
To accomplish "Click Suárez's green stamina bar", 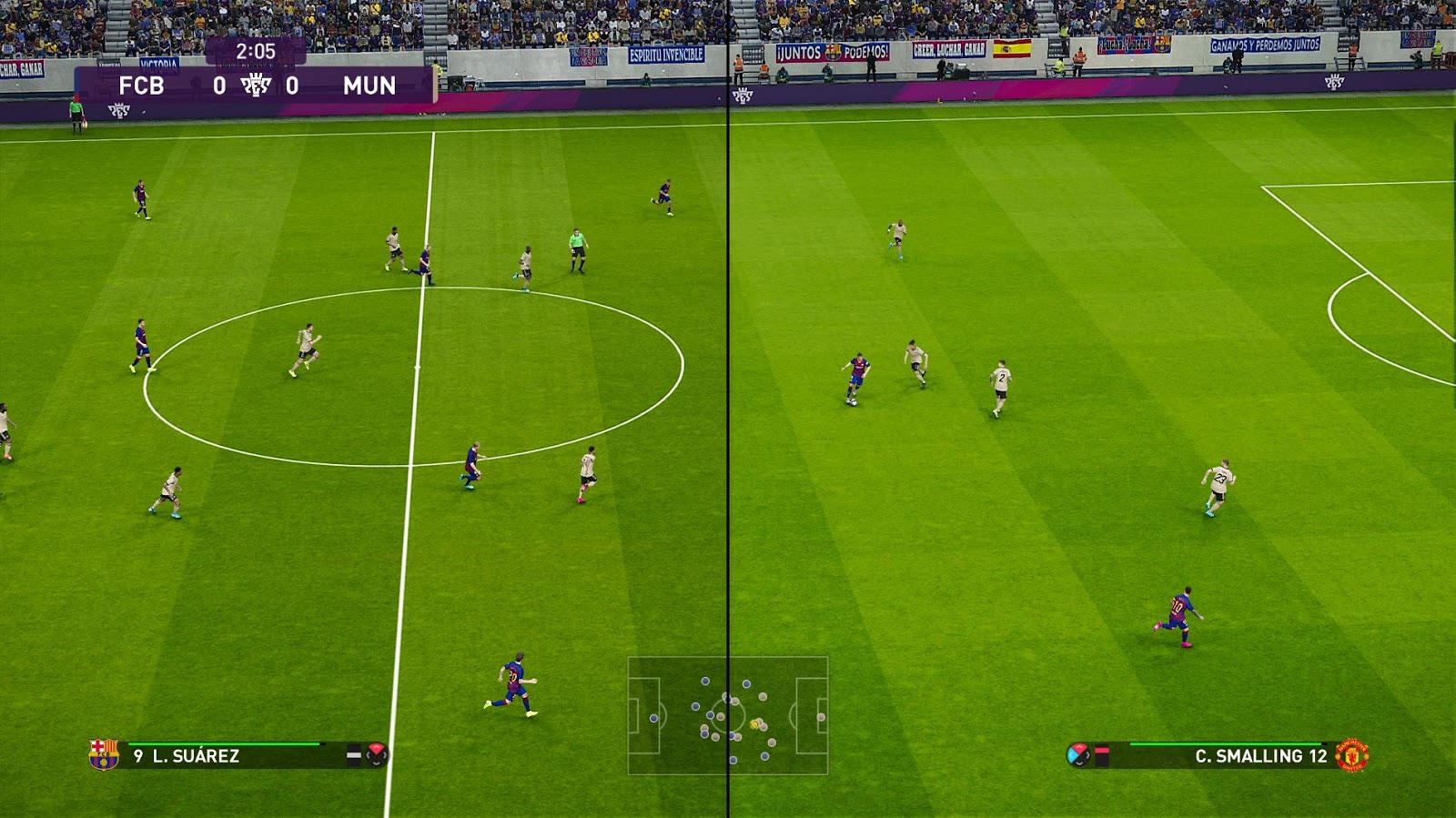I will (x=227, y=744).
